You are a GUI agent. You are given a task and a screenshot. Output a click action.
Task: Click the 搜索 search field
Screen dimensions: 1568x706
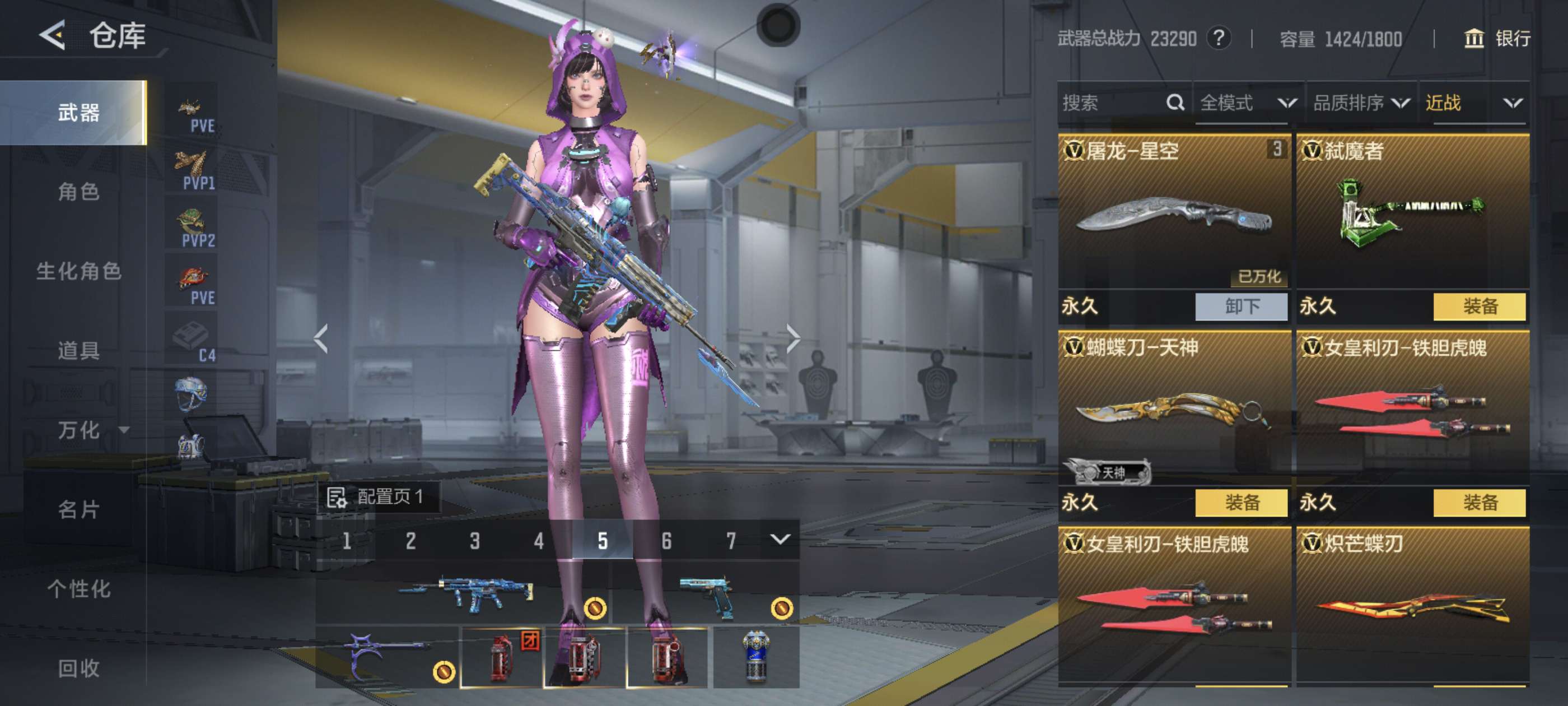1111,103
